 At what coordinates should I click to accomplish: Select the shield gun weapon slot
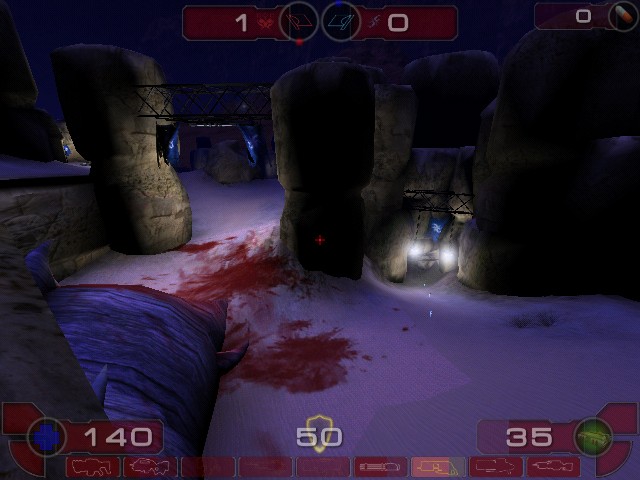[x=93, y=467]
